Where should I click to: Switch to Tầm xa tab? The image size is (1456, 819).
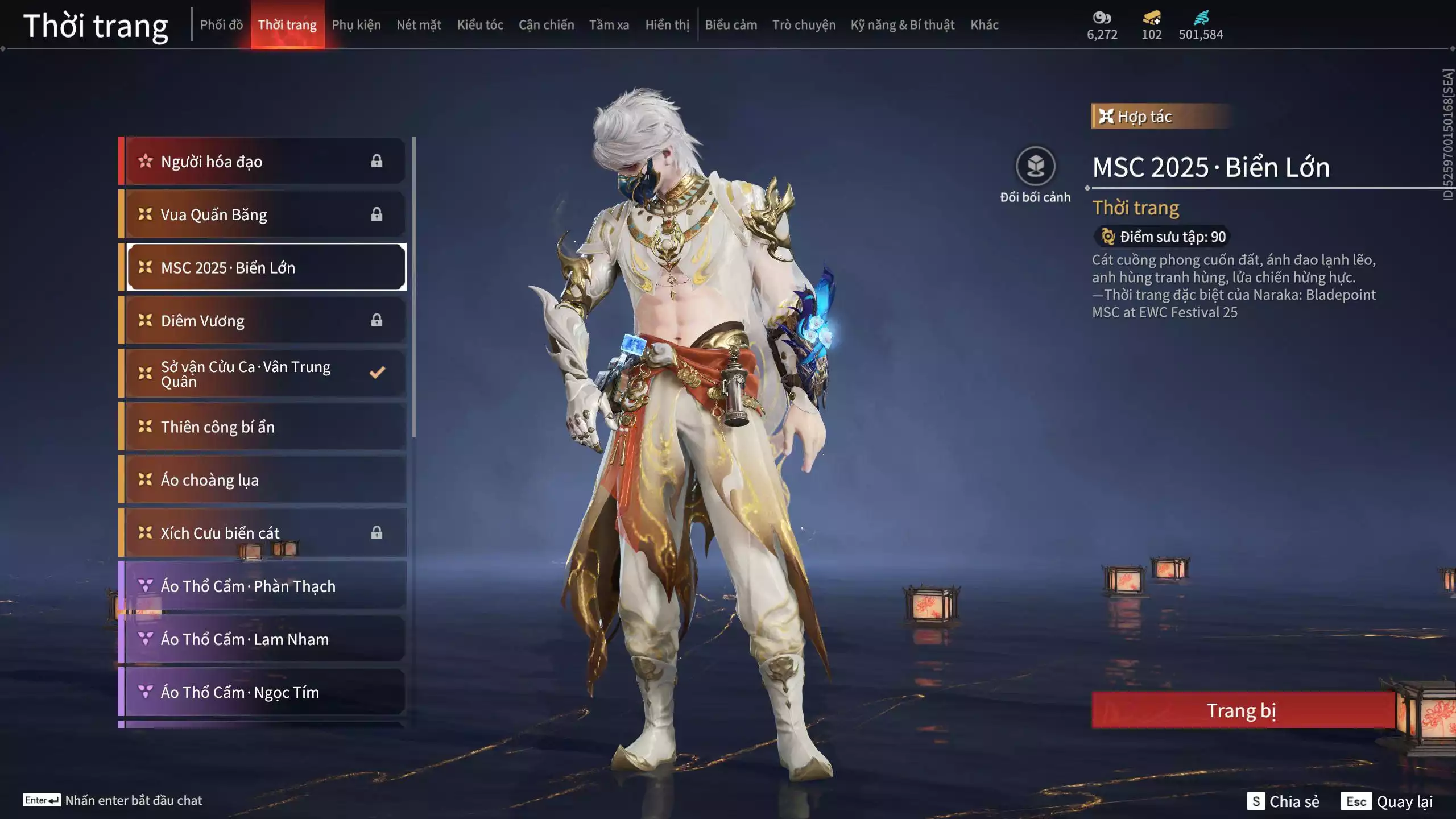click(609, 25)
